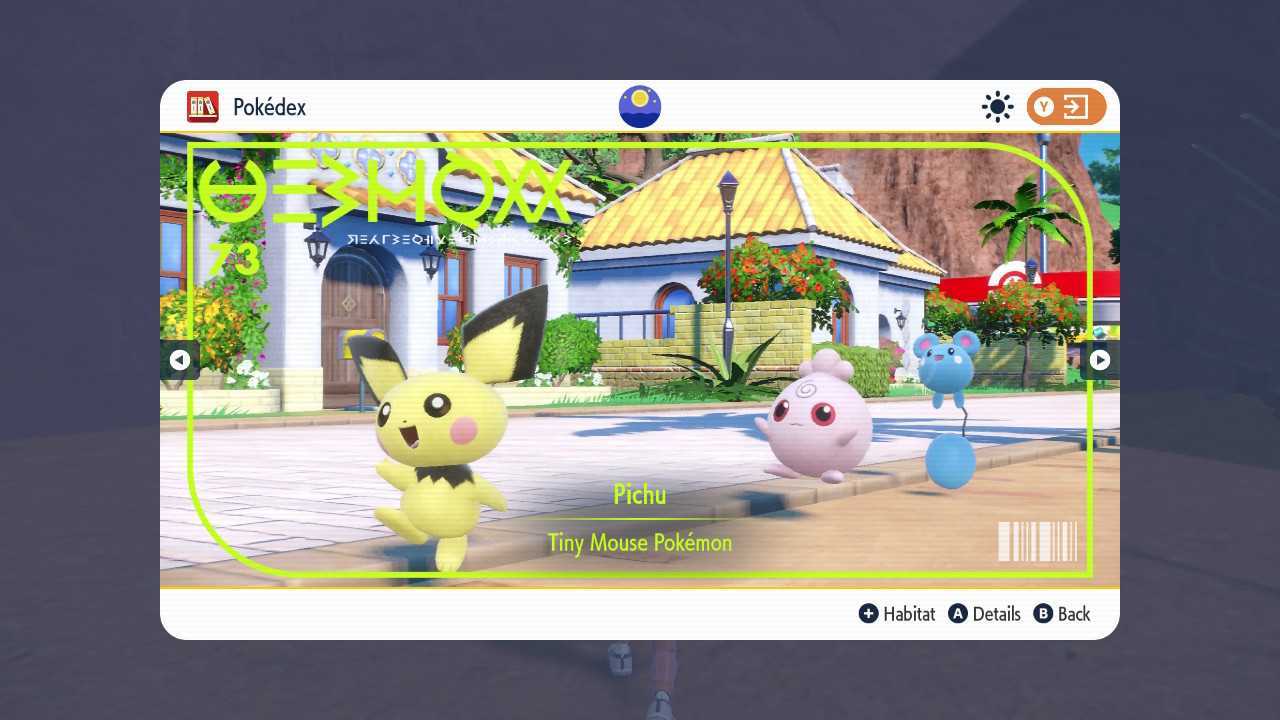Screen dimensions: 1280x720
Task: Click the Habitat plus icon
Action: (x=870, y=614)
